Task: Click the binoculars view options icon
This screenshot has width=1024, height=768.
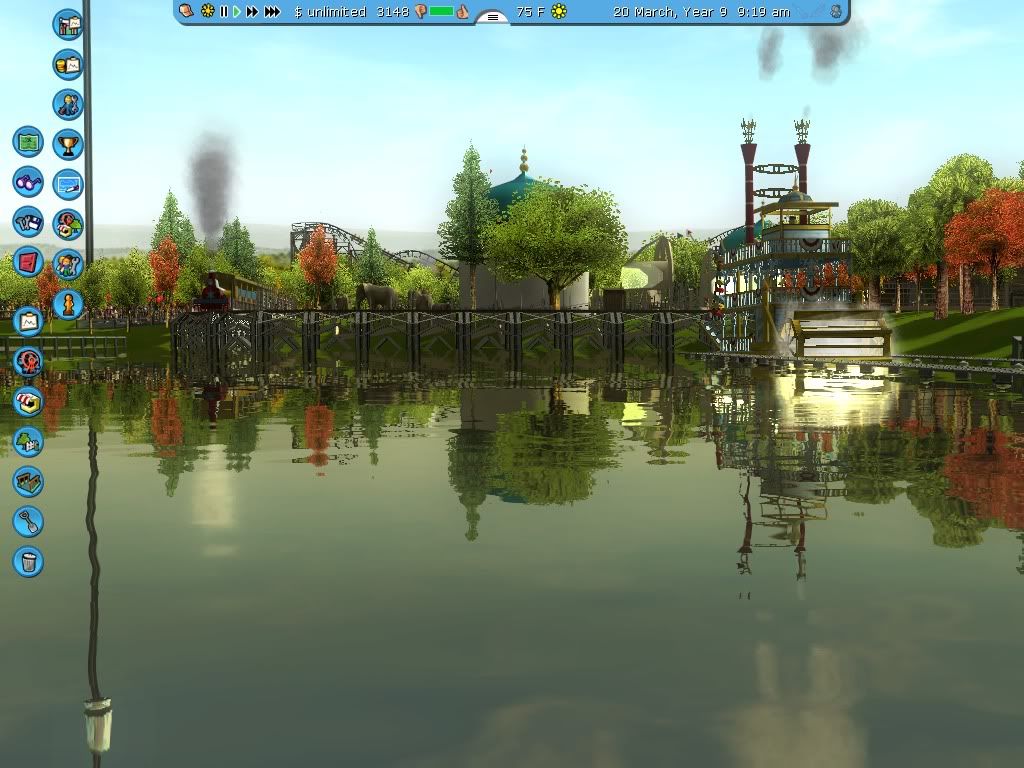Action: (28, 182)
